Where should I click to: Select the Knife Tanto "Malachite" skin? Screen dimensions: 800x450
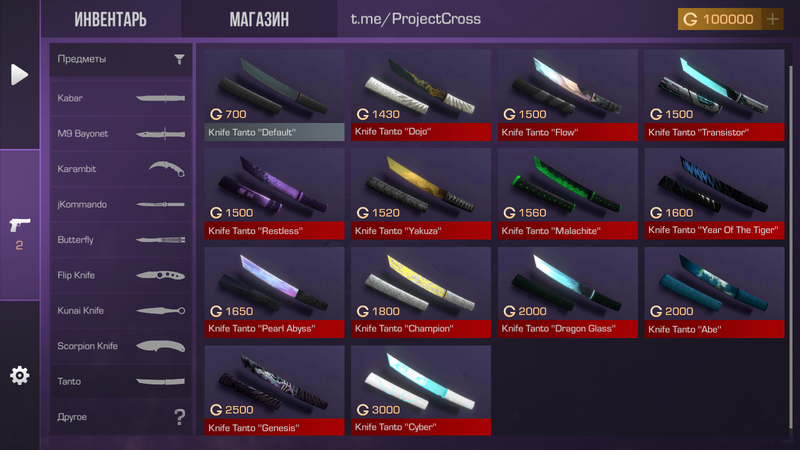[x=568, y=193]
